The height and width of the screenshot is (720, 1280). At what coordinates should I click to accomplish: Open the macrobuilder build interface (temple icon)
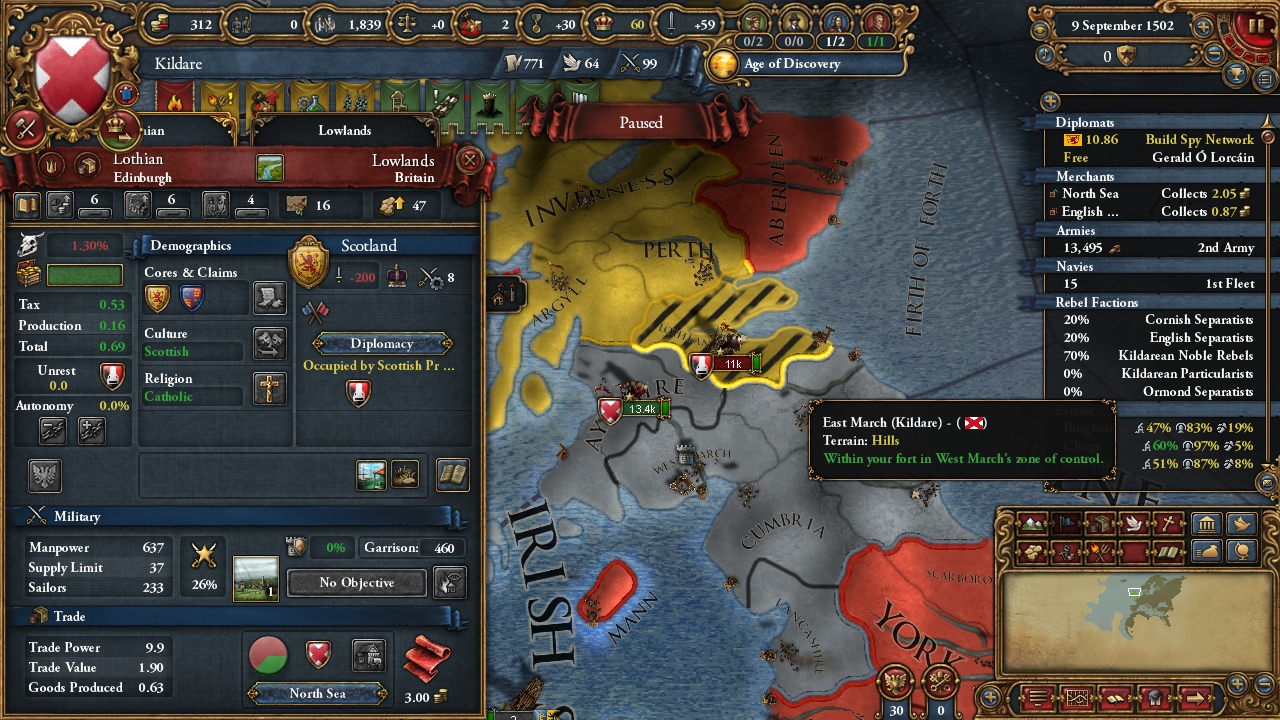coord(1206,523)
